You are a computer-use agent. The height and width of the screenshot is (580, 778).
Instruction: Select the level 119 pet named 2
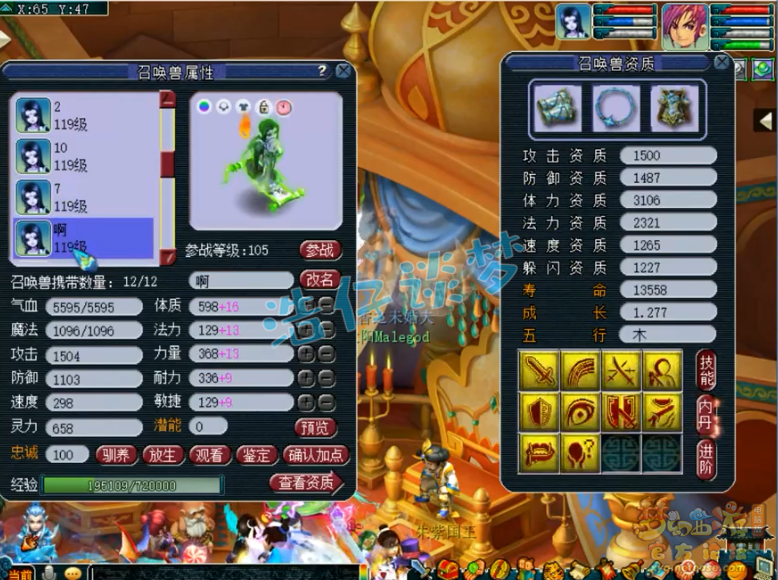click(x=84, y=115)
